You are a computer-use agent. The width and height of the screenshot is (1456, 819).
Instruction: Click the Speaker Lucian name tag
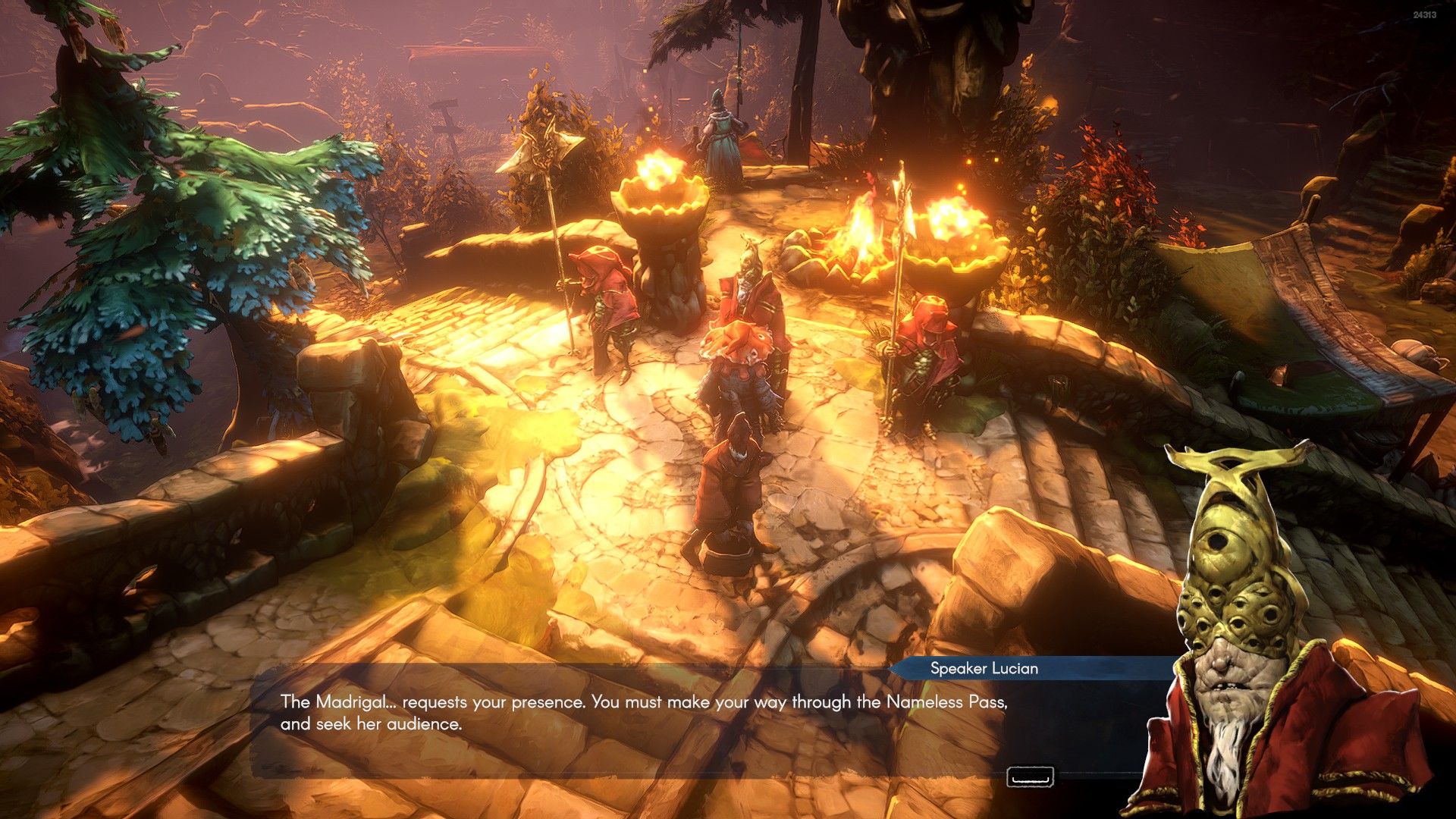984,668
